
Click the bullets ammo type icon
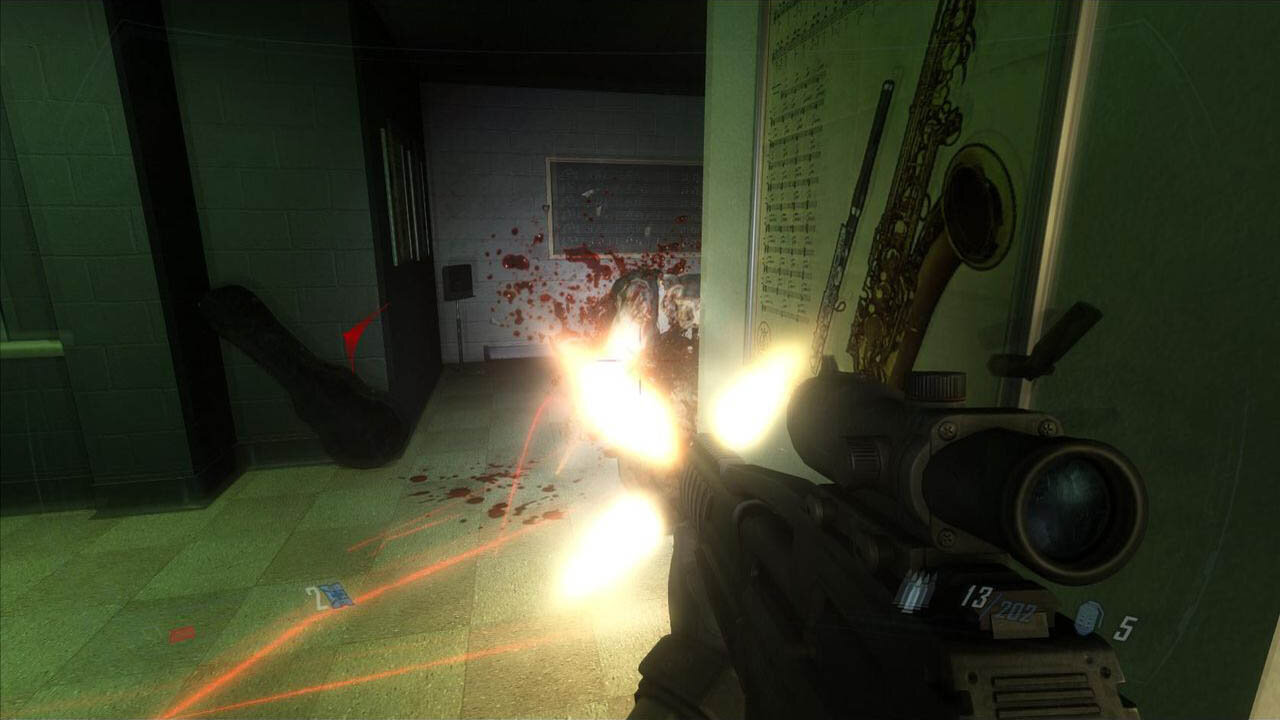(915, 592)
